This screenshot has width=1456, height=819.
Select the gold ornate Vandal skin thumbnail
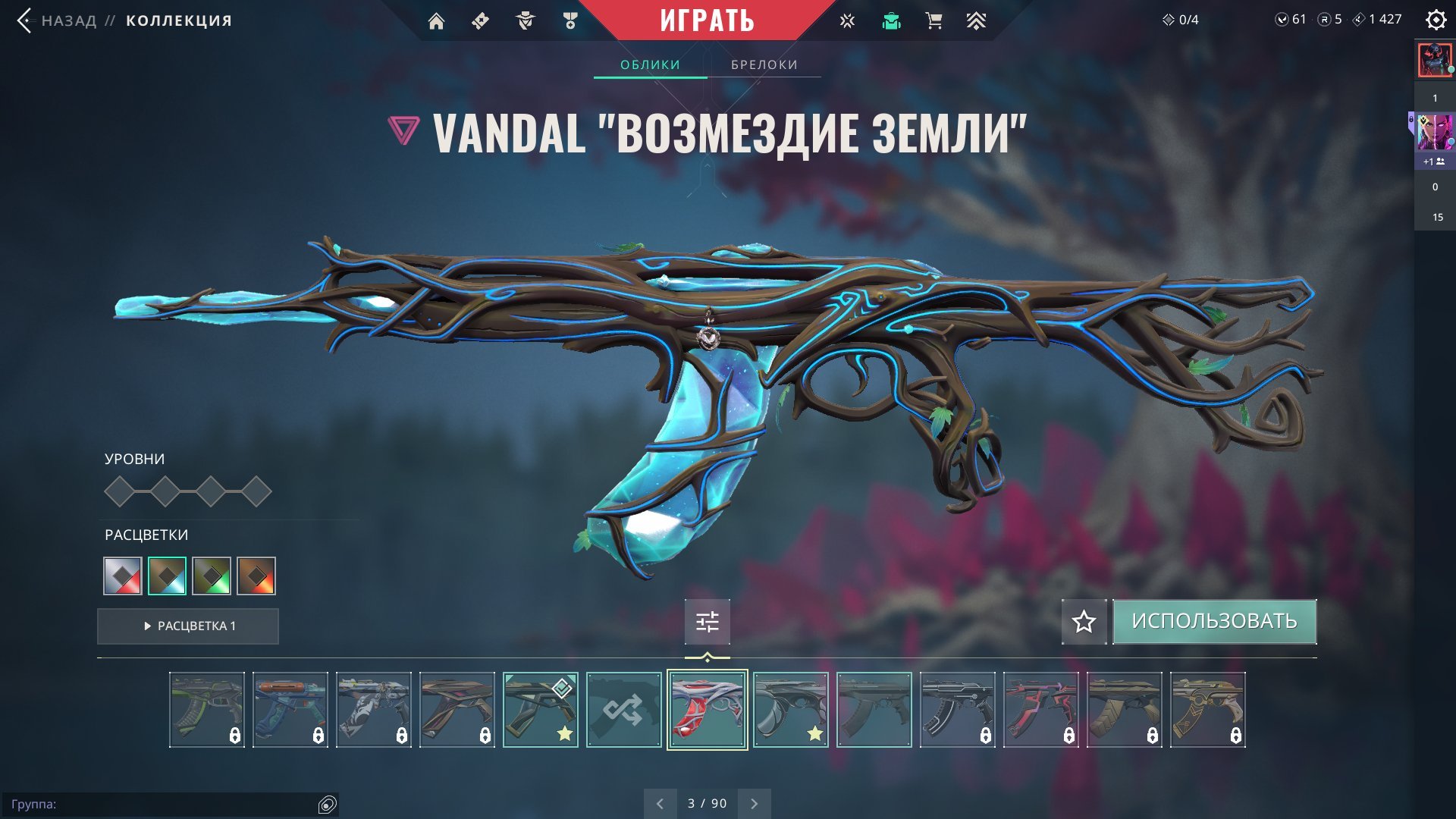[x=1207, y=710]
